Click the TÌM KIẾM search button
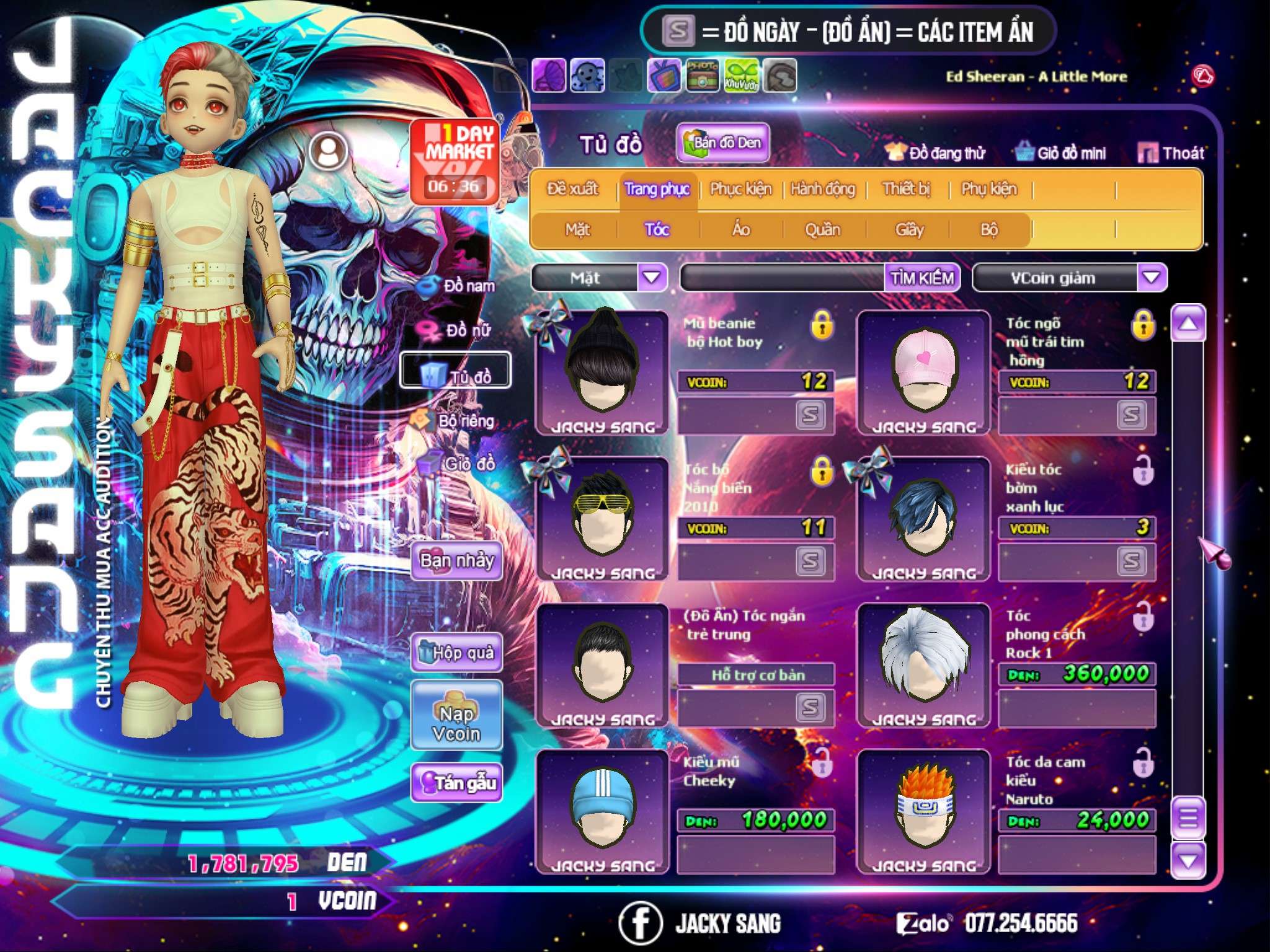Image resolution: width=1270 pixels, height=952 pixels. tap(921, 278)
